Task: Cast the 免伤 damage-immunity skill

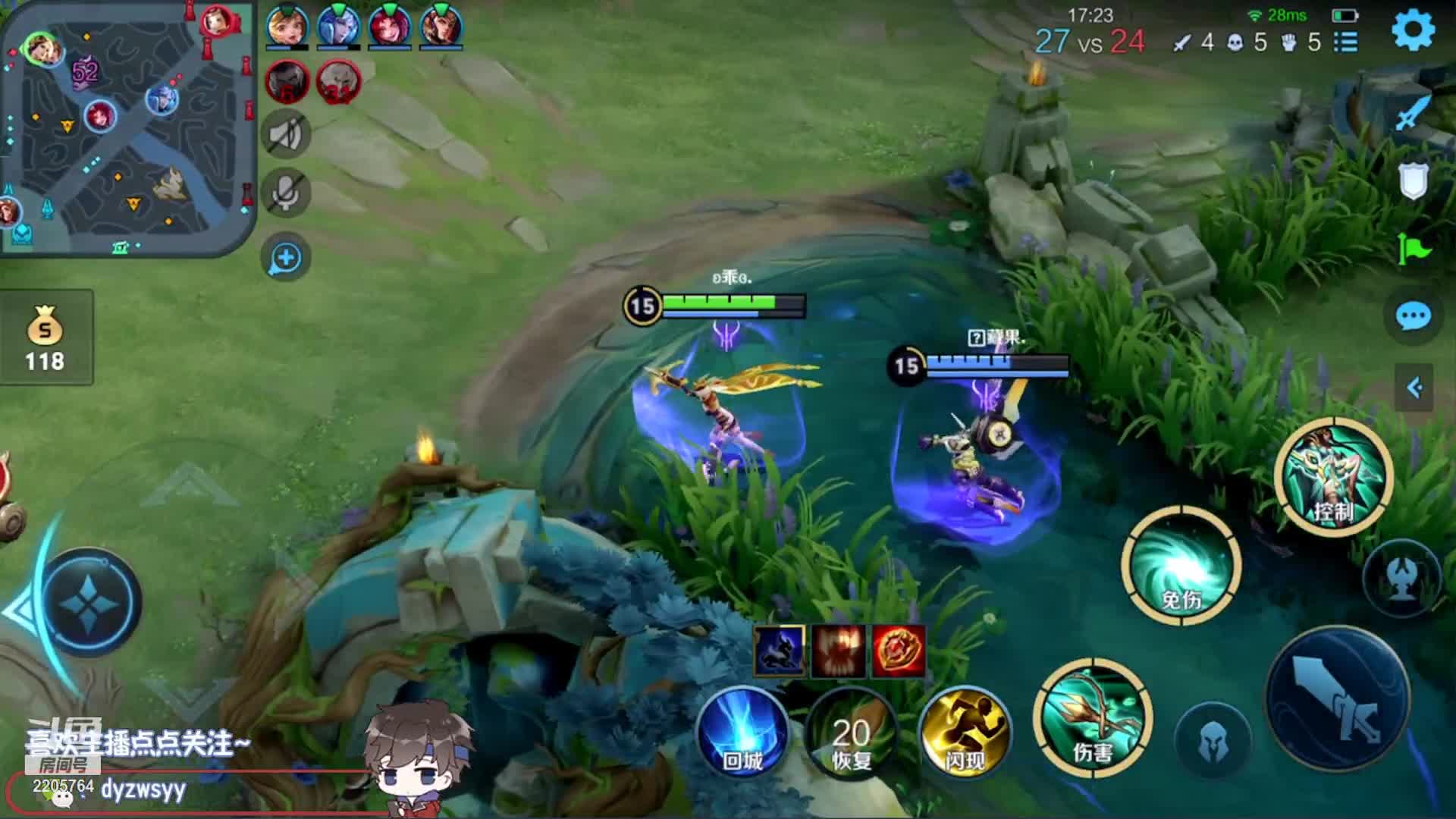Action: click(1181, 565)
